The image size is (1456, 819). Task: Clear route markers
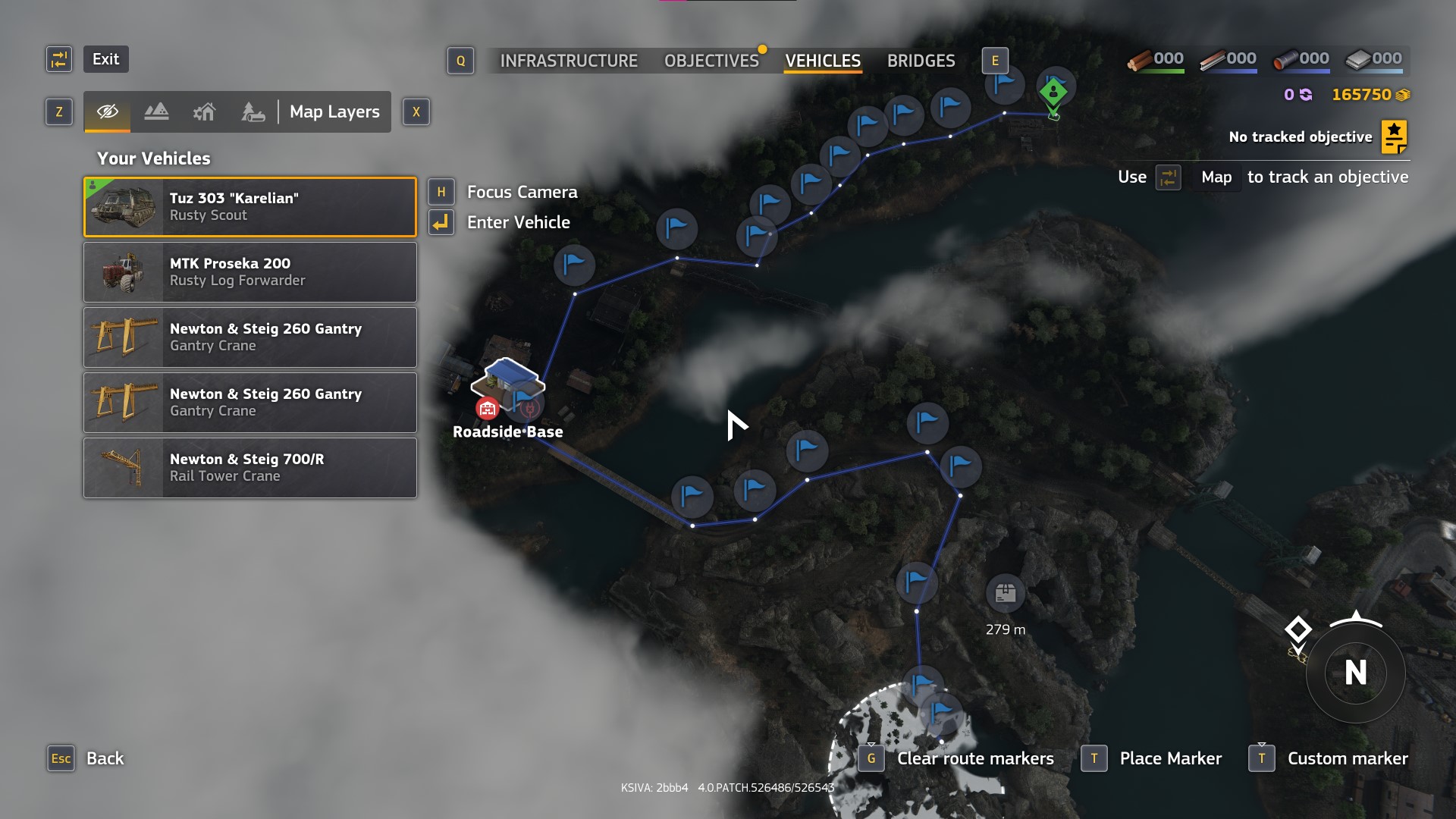click(974, 758)
